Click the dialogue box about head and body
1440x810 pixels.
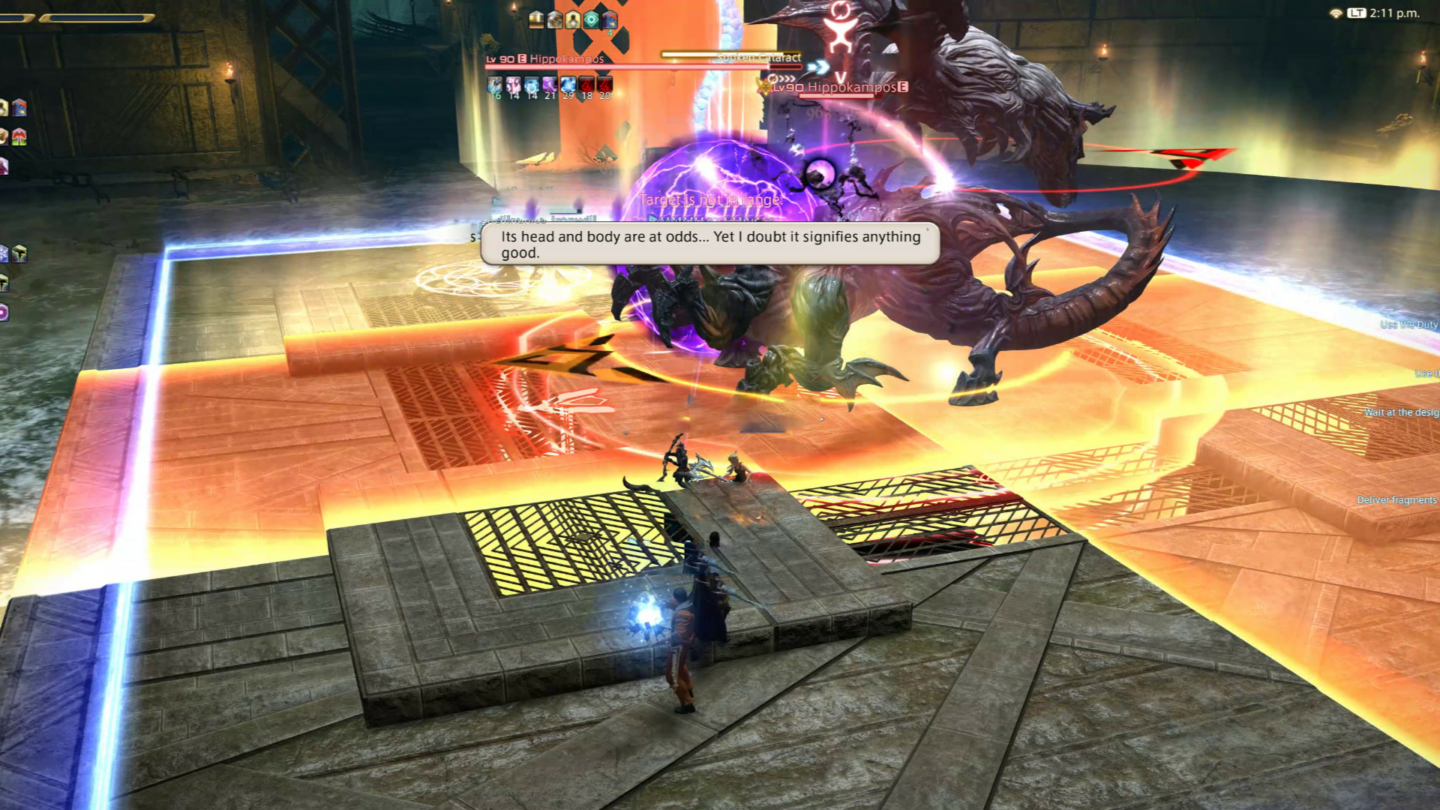coord(710,245)
